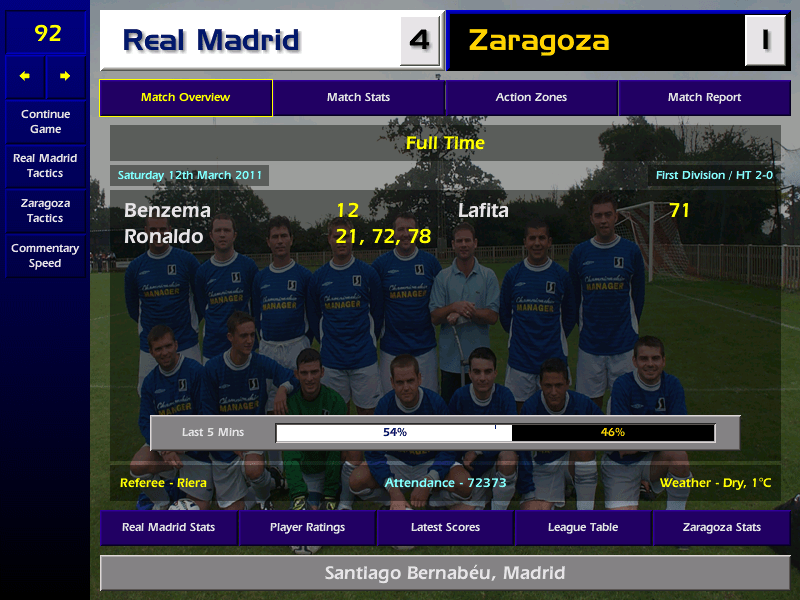The height and width of the screenshot is (600, 800).
Task: Show the Action Zones tab
Action: point(531,98)
